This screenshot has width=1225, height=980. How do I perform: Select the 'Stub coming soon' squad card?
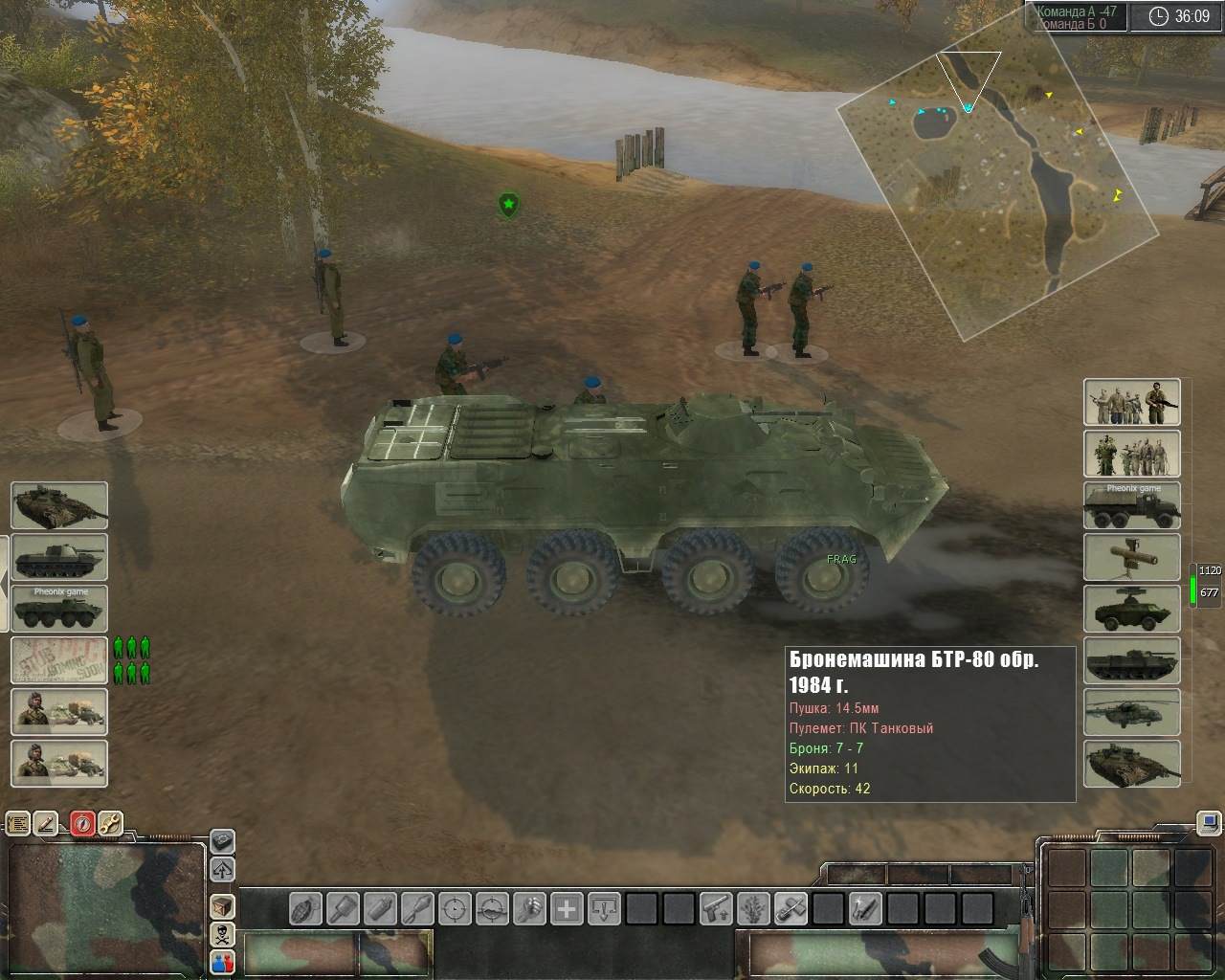59,660
